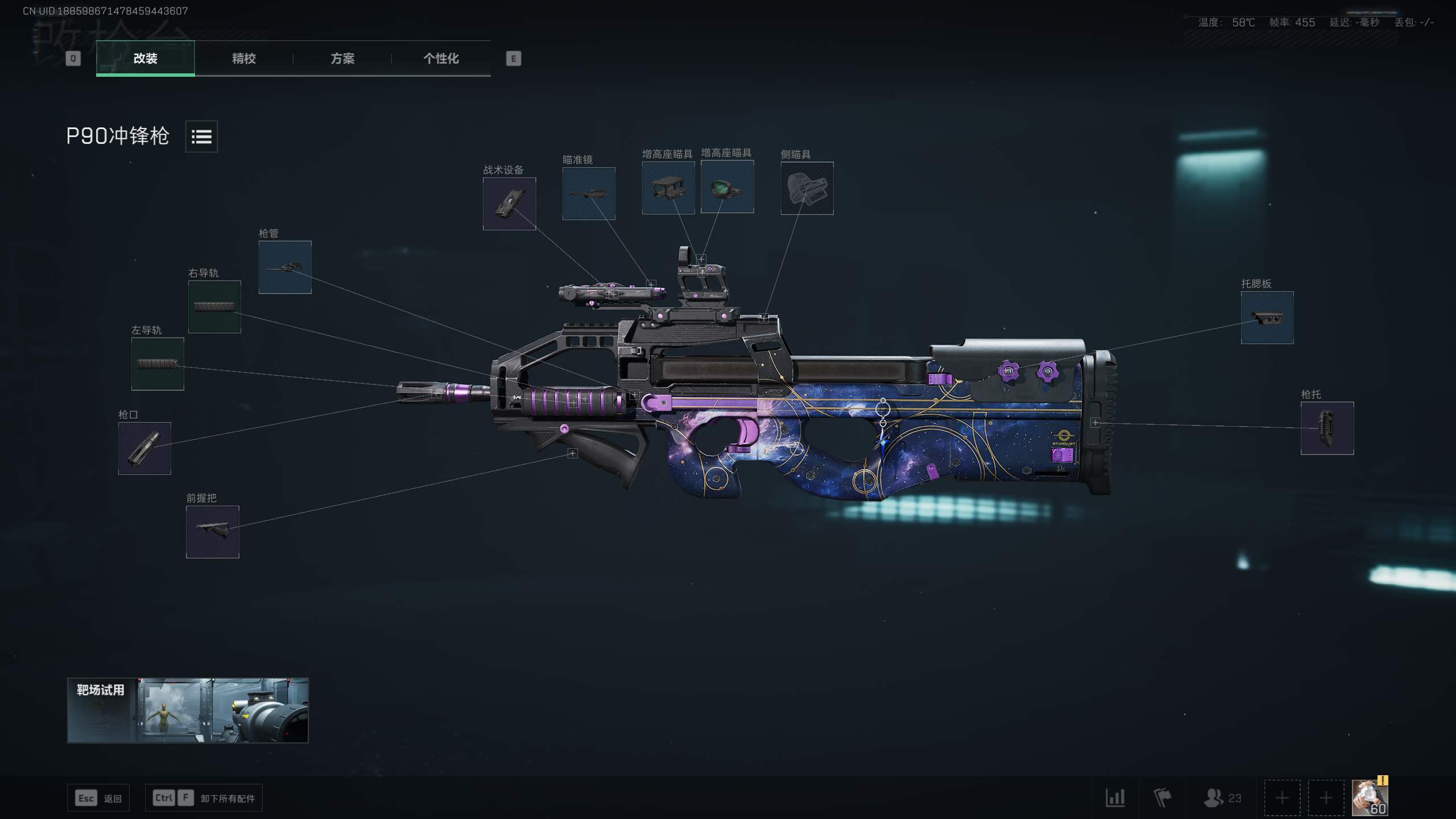Switch to the 改装 tab
The image size is (1456, 819).
point(145,58)
